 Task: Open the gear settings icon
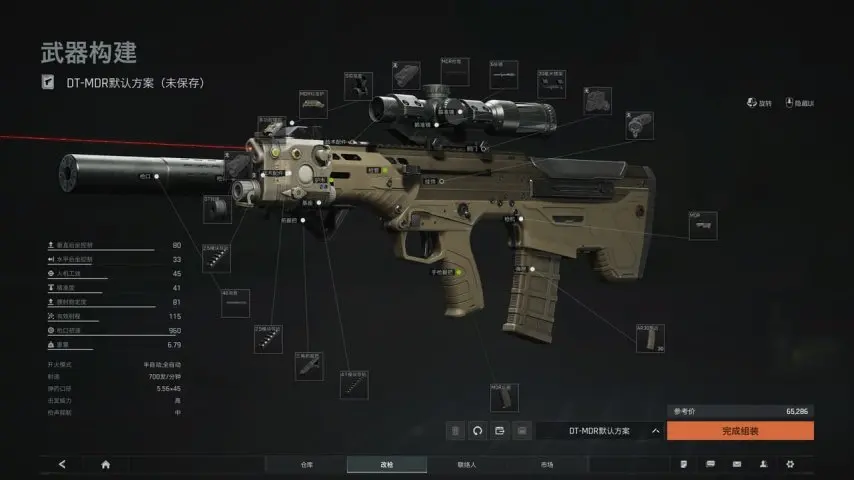tap(790, 465)
